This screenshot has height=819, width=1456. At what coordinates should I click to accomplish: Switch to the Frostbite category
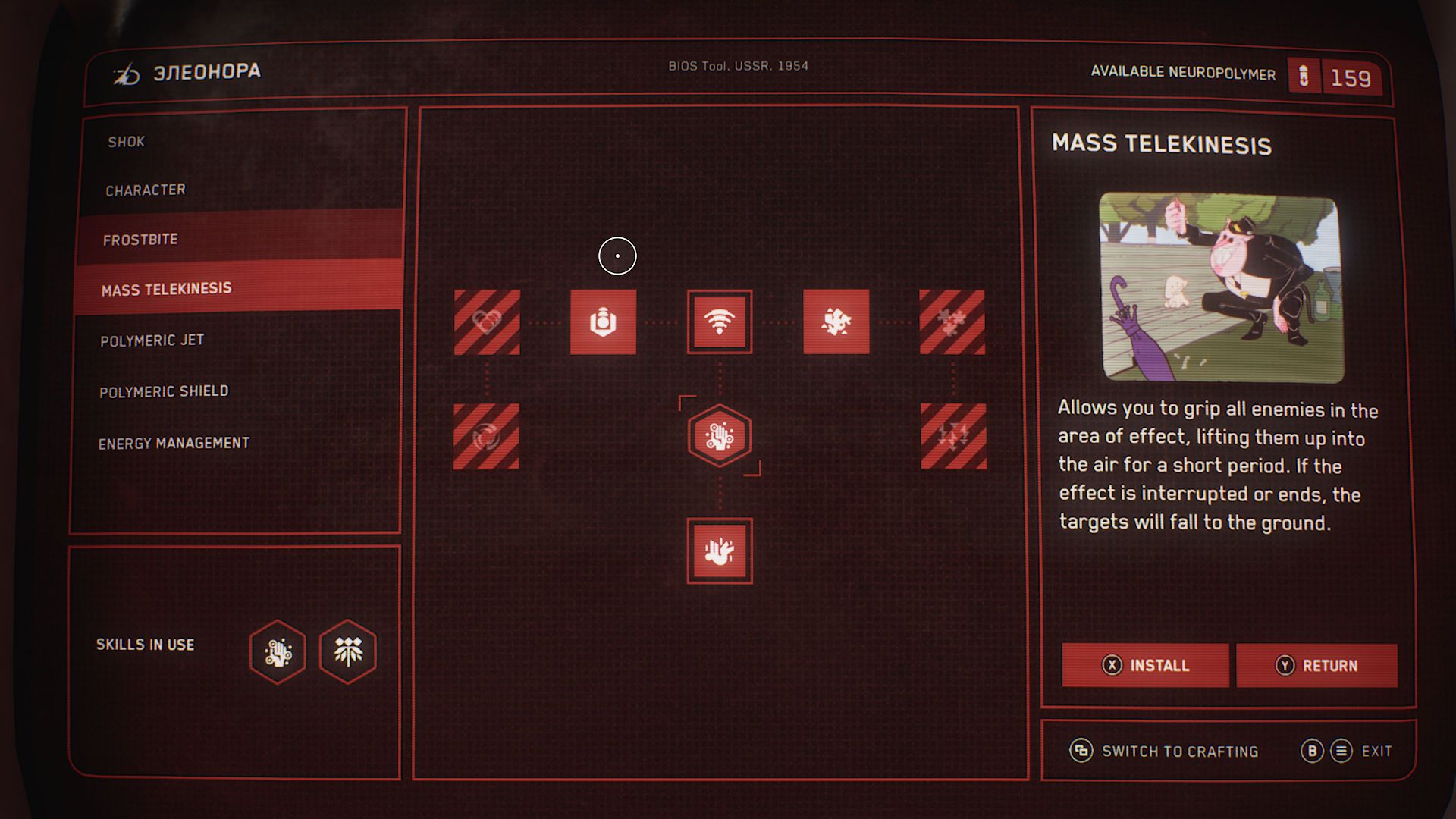[140, 240]
